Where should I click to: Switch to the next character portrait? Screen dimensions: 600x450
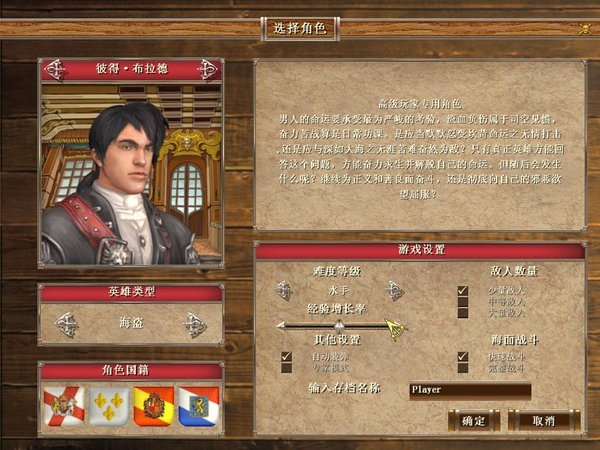tap(208, 69)
